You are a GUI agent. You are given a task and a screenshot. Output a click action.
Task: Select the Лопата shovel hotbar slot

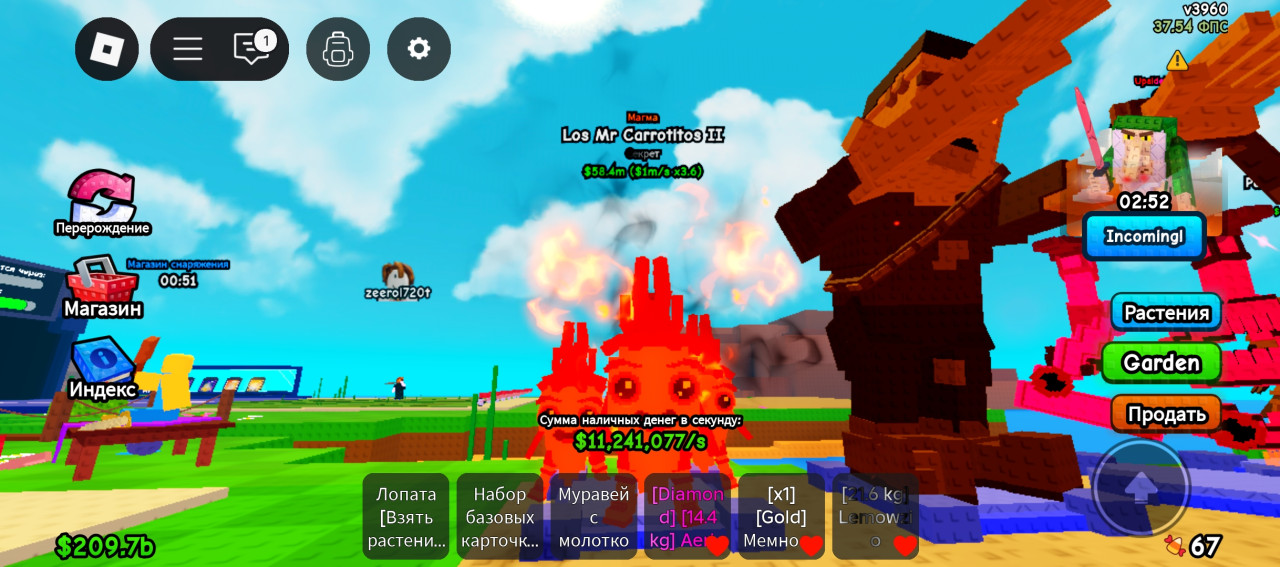pos(406,516)
